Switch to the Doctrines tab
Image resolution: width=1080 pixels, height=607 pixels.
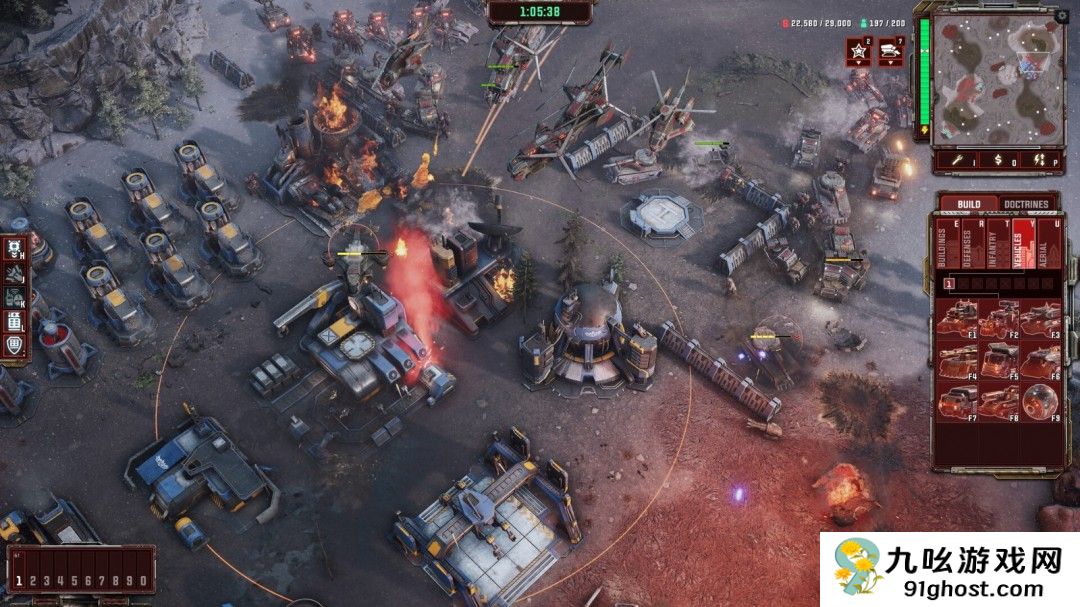(1026, 205)
